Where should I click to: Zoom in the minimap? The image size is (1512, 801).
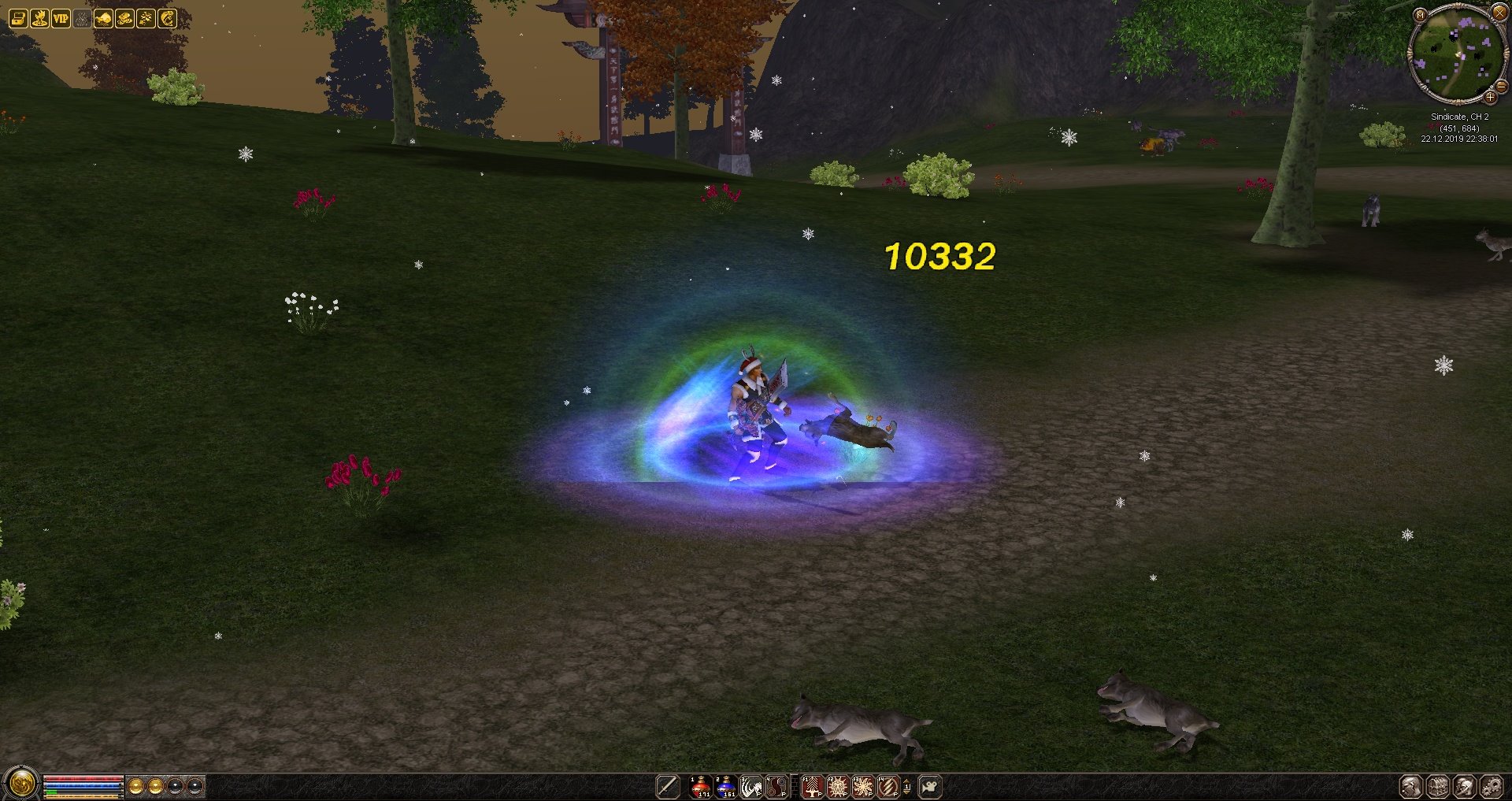click(x=1490, y=98)
